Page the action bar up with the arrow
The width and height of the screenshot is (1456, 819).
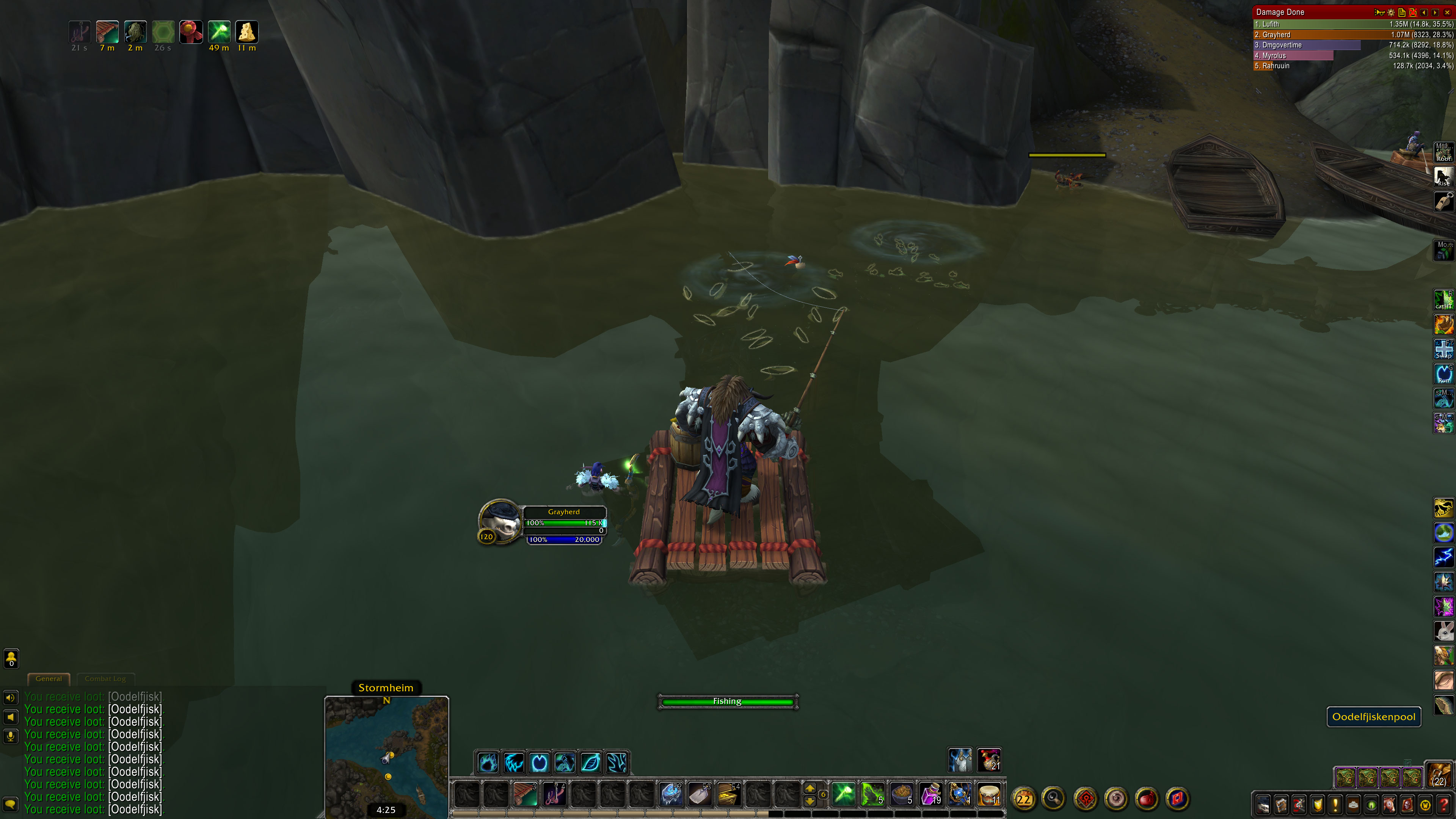(810, 789)
